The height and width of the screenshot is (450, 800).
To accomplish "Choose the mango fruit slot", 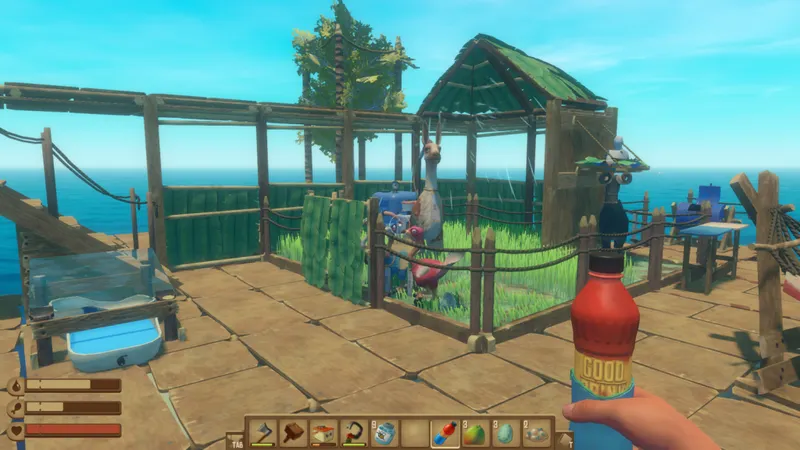I will tap(476, 433).
